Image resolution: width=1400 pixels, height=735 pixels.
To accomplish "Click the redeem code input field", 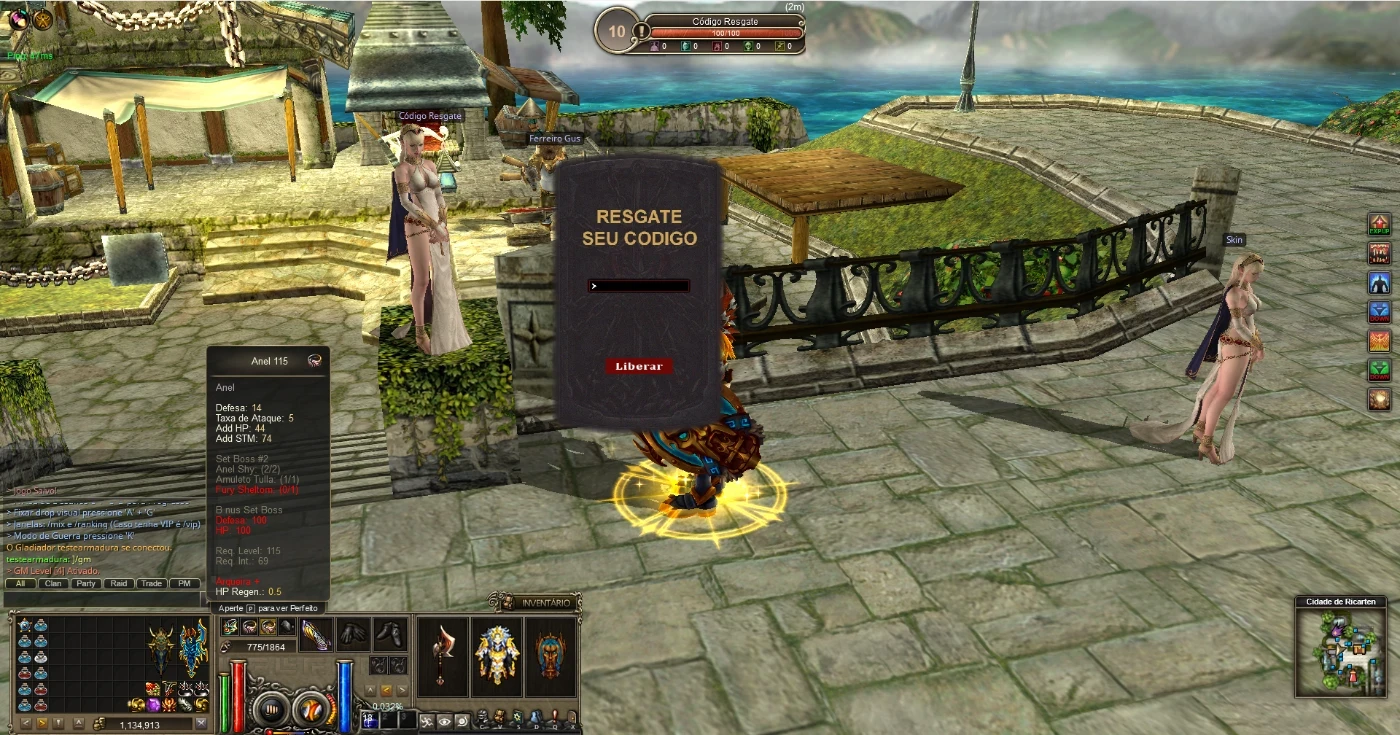I will point(640,286).
